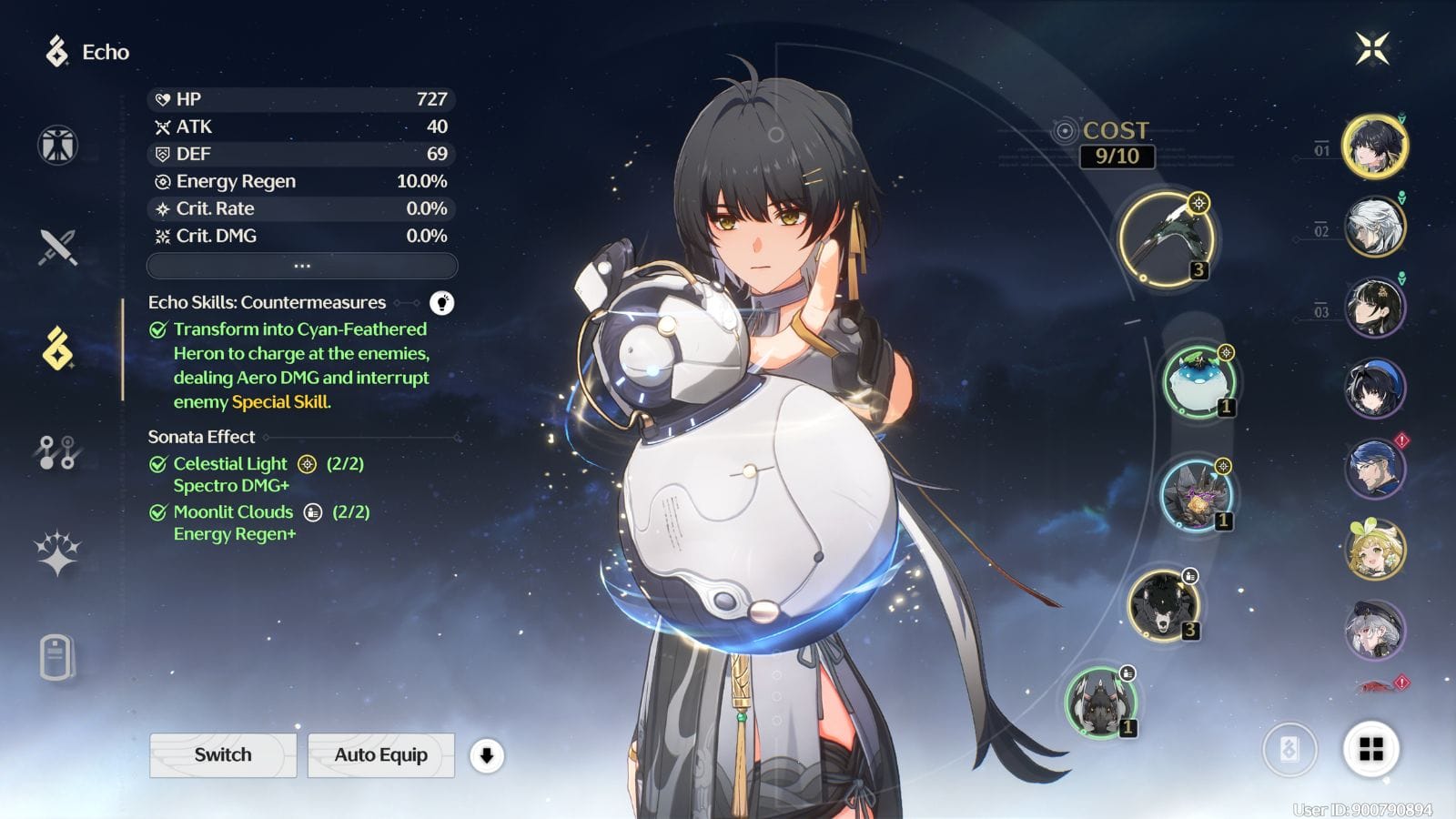Select the blue round creature echo slot
Image resolution: width=1456 pixels, height=819 pixels.
(x=1198, y=382)
